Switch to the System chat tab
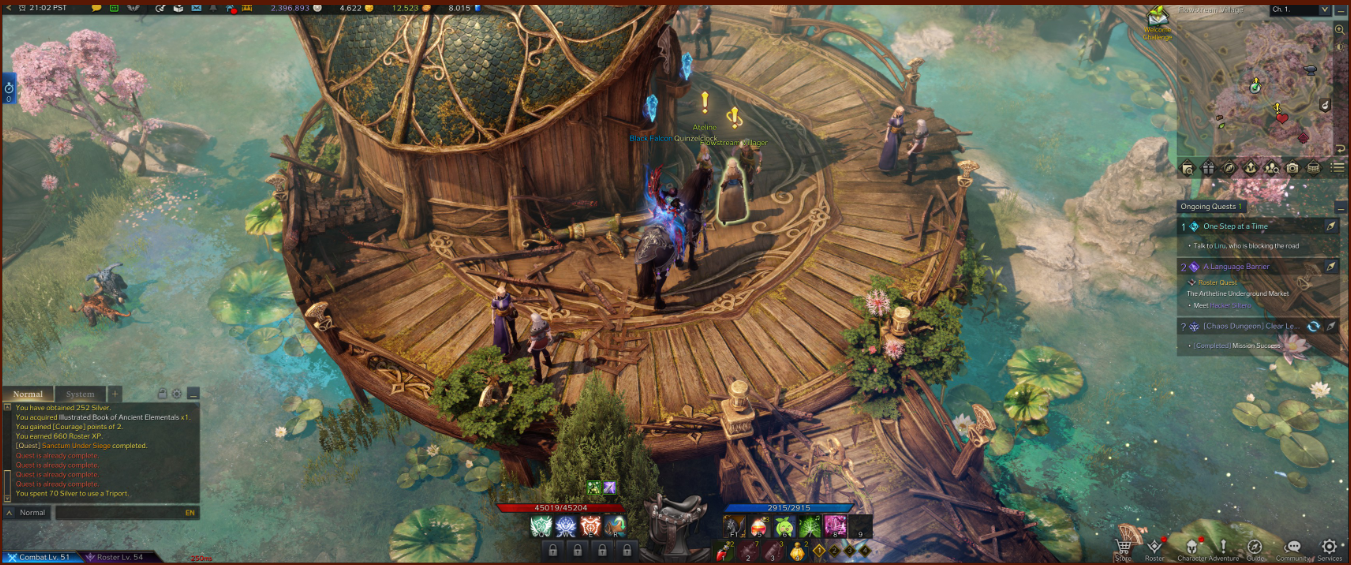Image resolution: width=1351 pixels, height=565 pixels. 80,394
